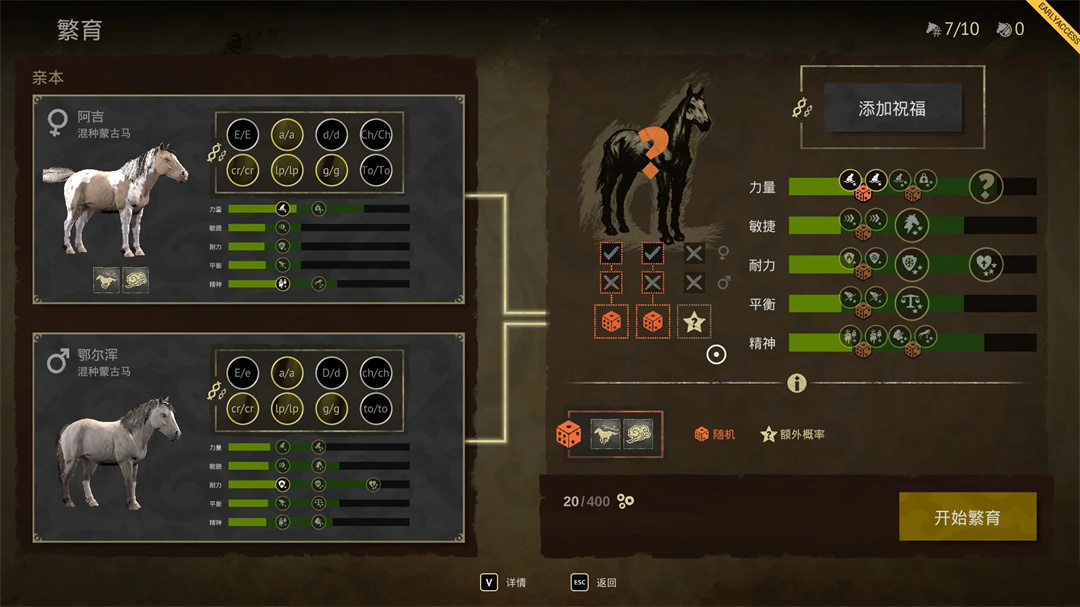Click the lowercase to/to gene circle
This screenshot has width=1080, height=607.
[x=376, y=408]
